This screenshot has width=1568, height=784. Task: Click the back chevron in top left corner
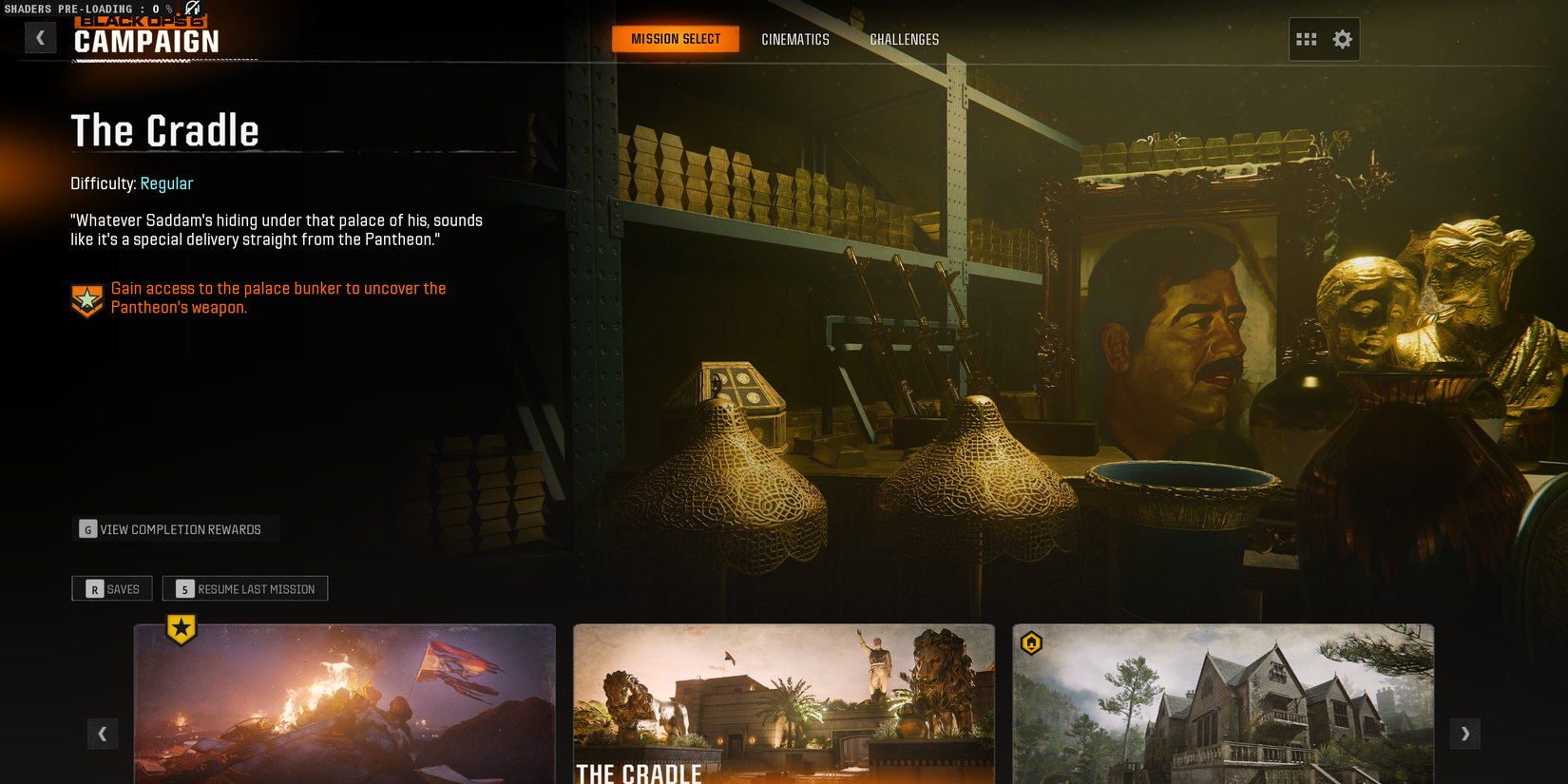[40, 37]
